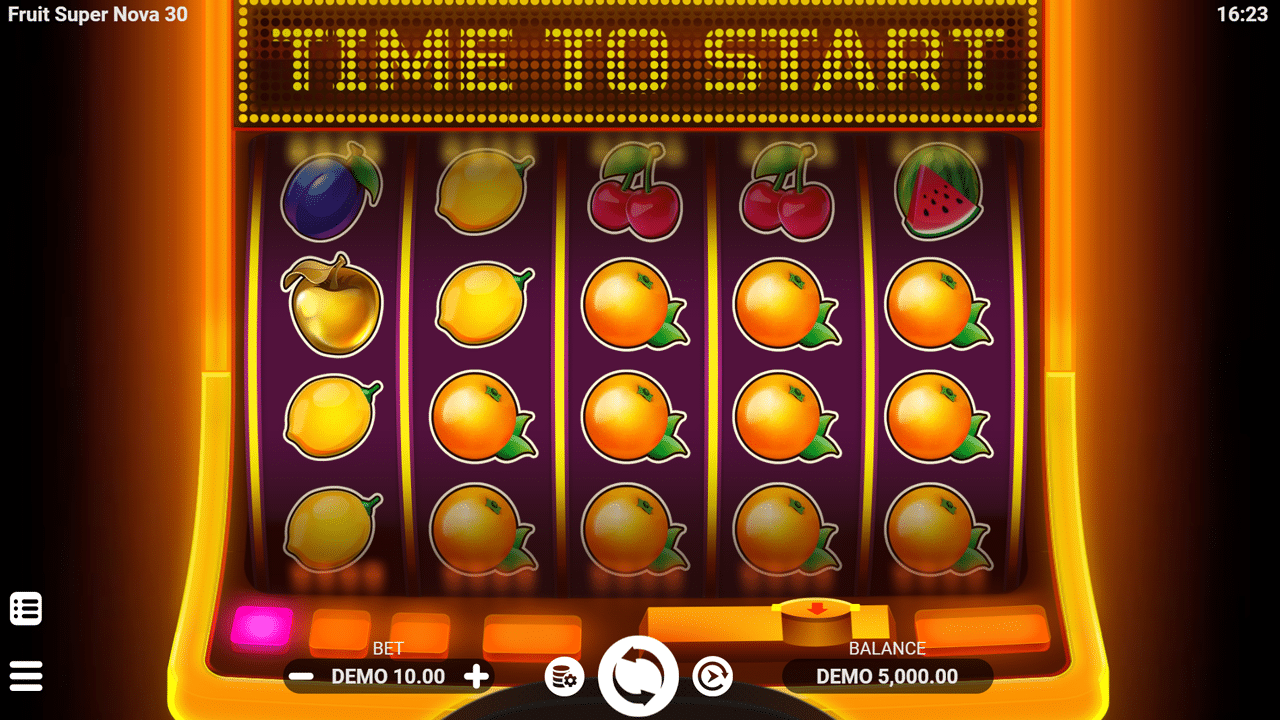The image size is (1280, 720).
Task: Open the BET amount field showing DEMO 10.00
Action: coord(387,676)
